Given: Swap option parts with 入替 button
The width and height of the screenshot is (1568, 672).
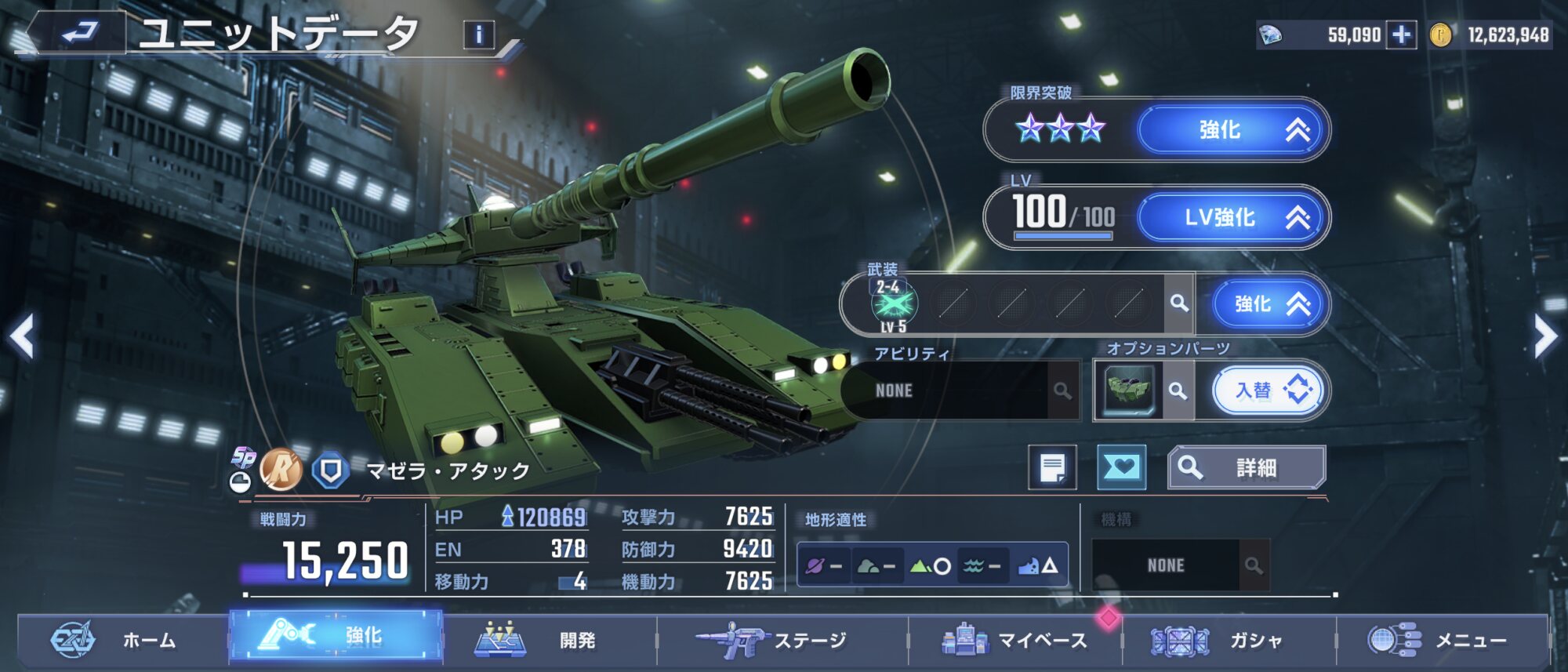Looking at the screenshot, I should point(1269,390).
